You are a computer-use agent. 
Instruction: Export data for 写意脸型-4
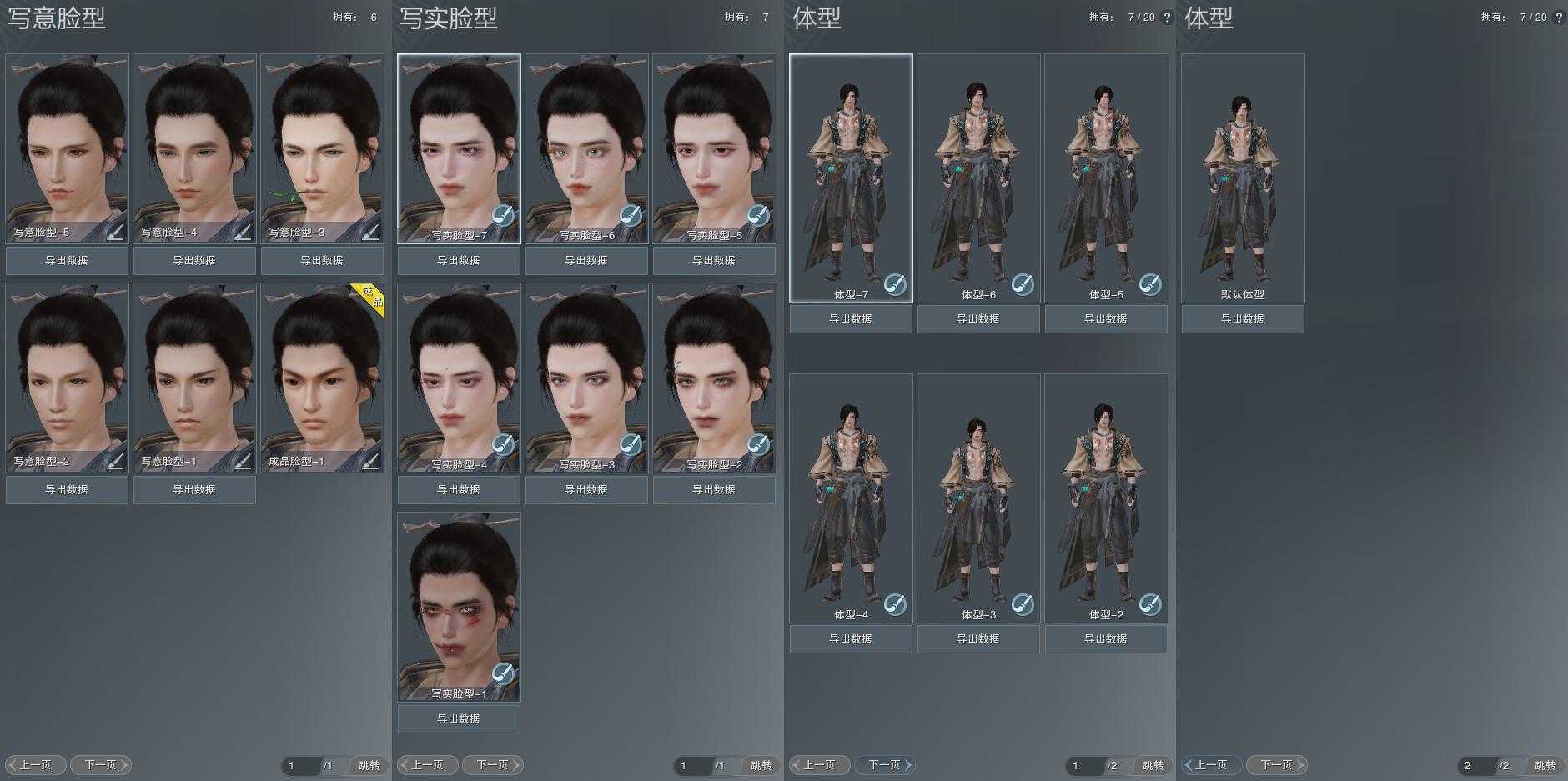point(194,261)
